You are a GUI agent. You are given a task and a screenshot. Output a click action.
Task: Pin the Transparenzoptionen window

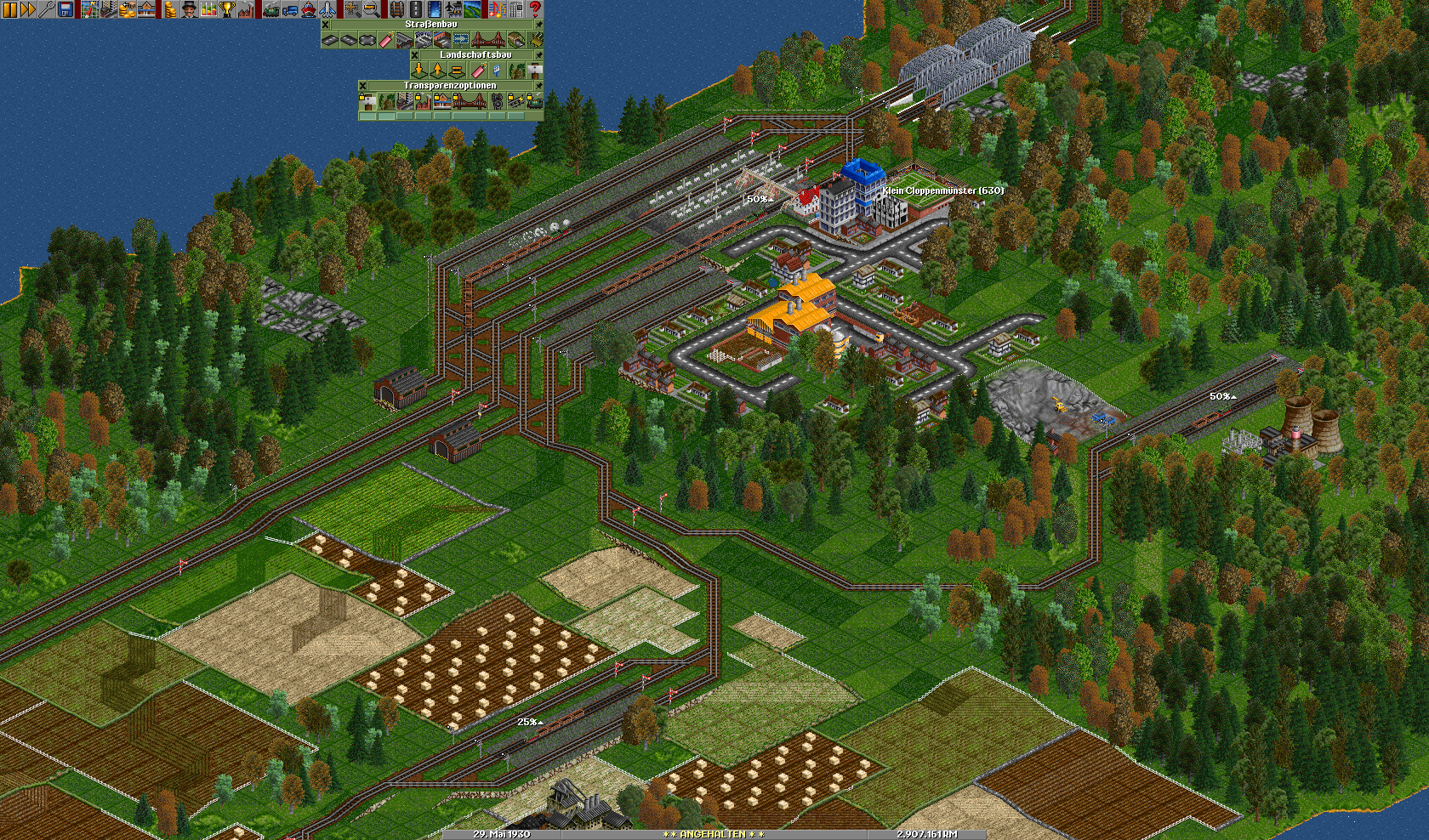538,86
